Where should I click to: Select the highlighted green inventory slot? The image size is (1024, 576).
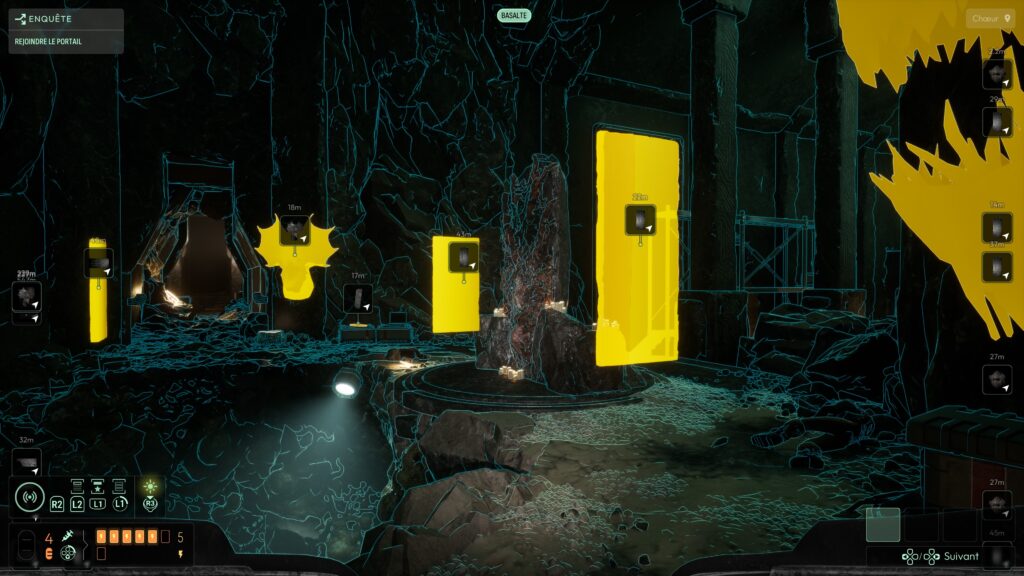coord(883,524)
